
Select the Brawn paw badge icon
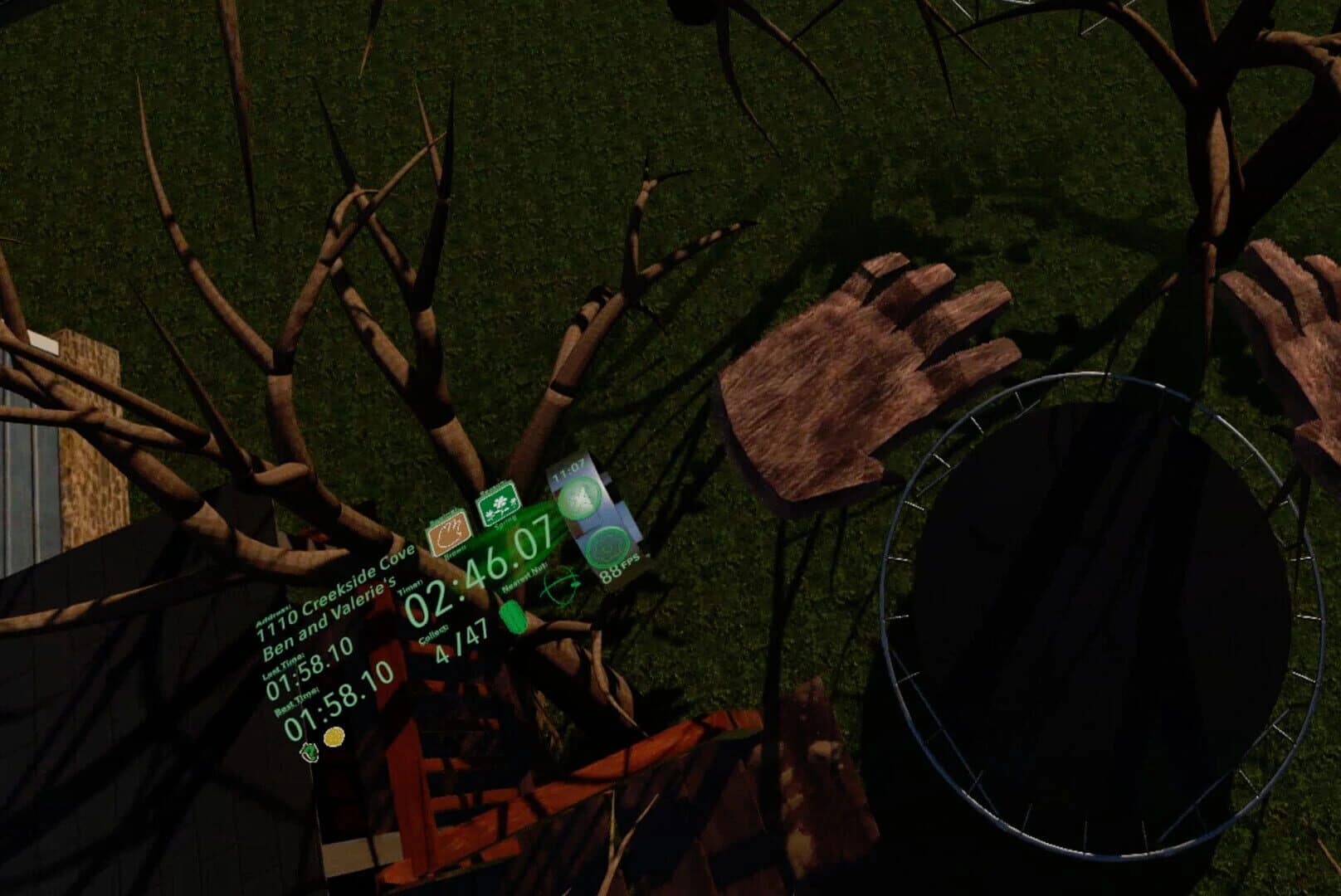point(451,533)
